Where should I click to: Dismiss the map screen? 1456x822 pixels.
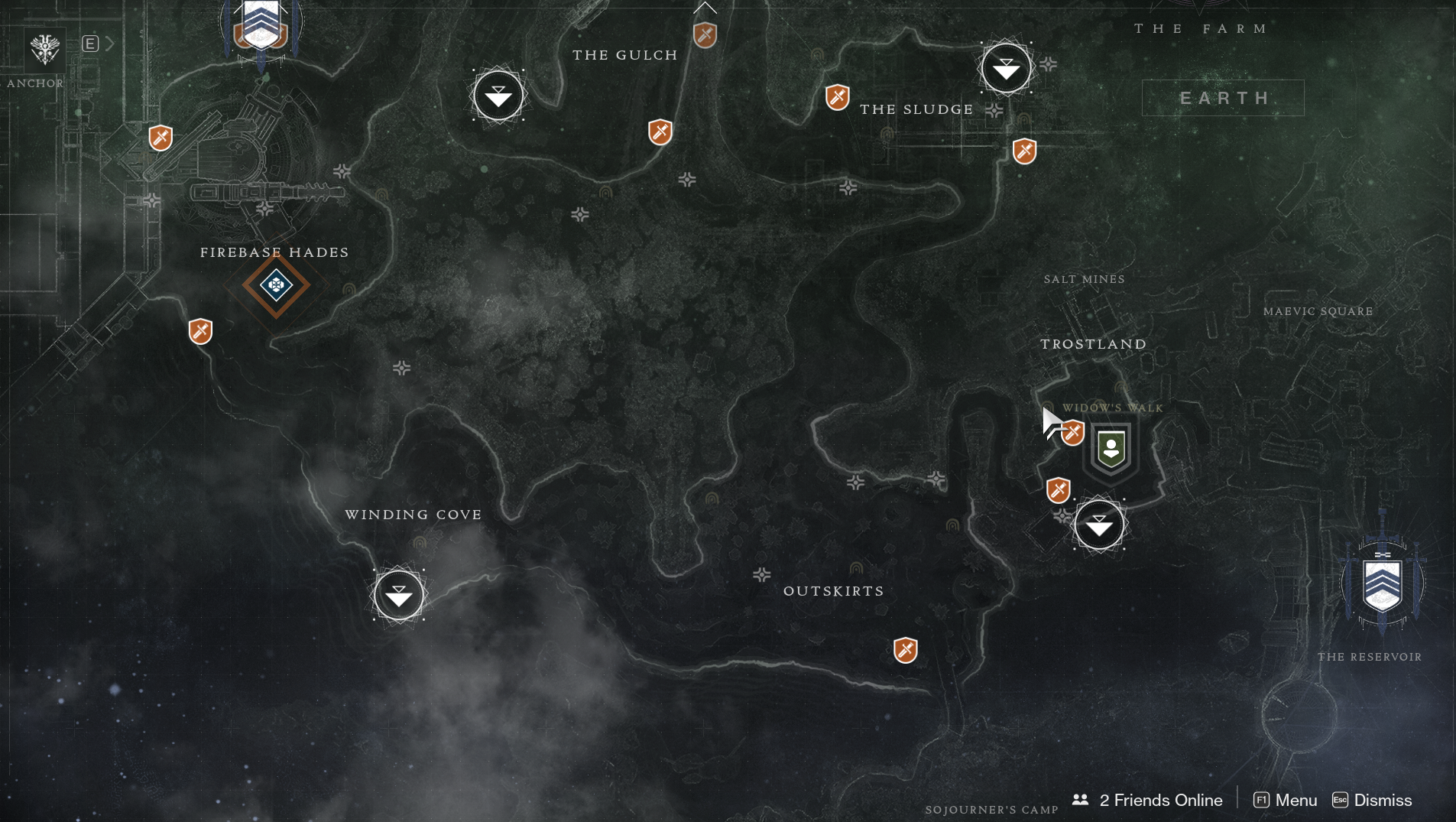pos(1373,800)
